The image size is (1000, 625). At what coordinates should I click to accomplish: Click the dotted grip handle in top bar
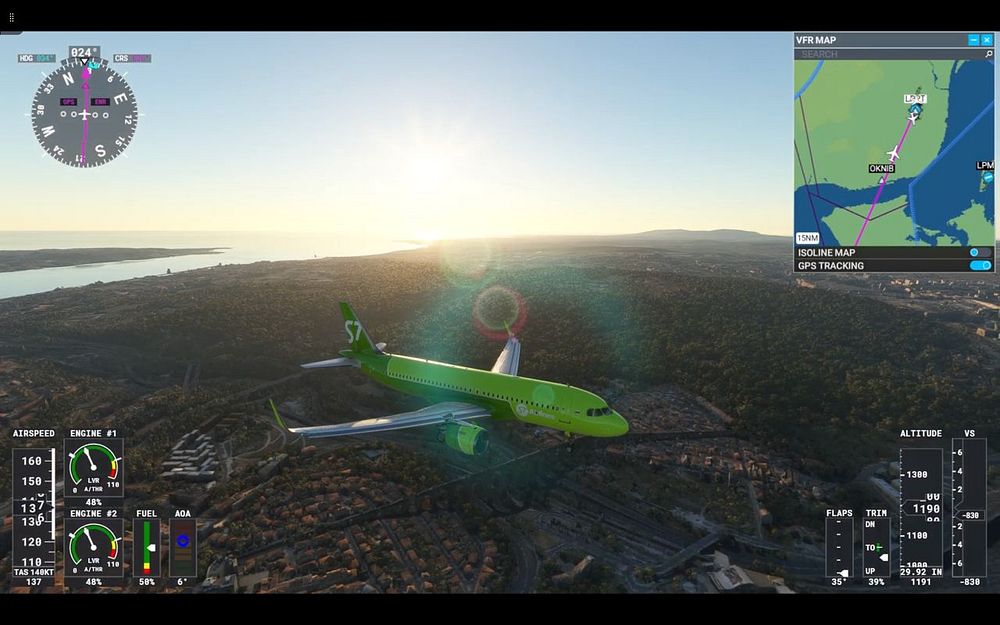coord(12,17)
